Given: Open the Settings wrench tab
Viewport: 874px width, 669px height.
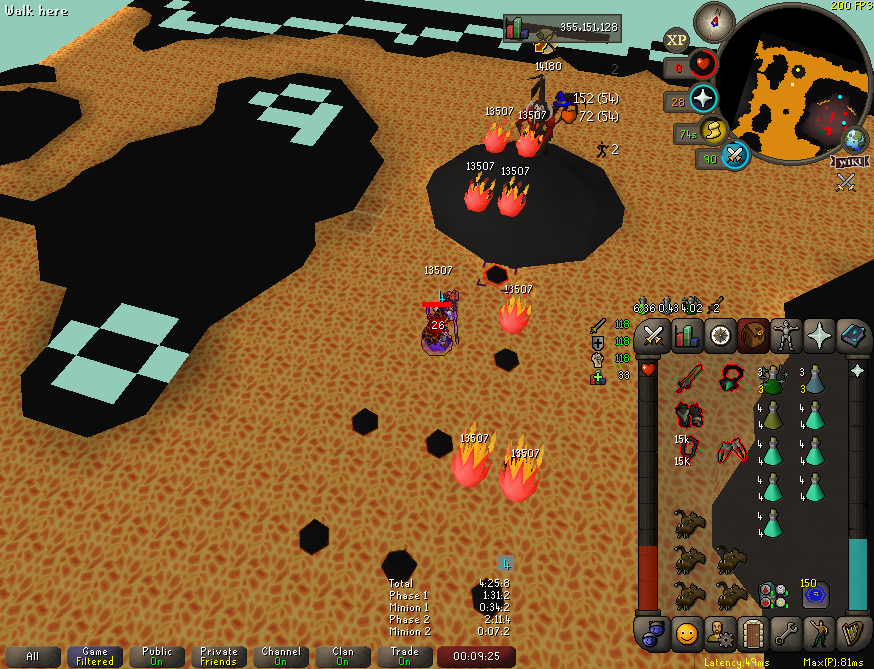Looking at the screenshot, I should click(x=786, y=633).
